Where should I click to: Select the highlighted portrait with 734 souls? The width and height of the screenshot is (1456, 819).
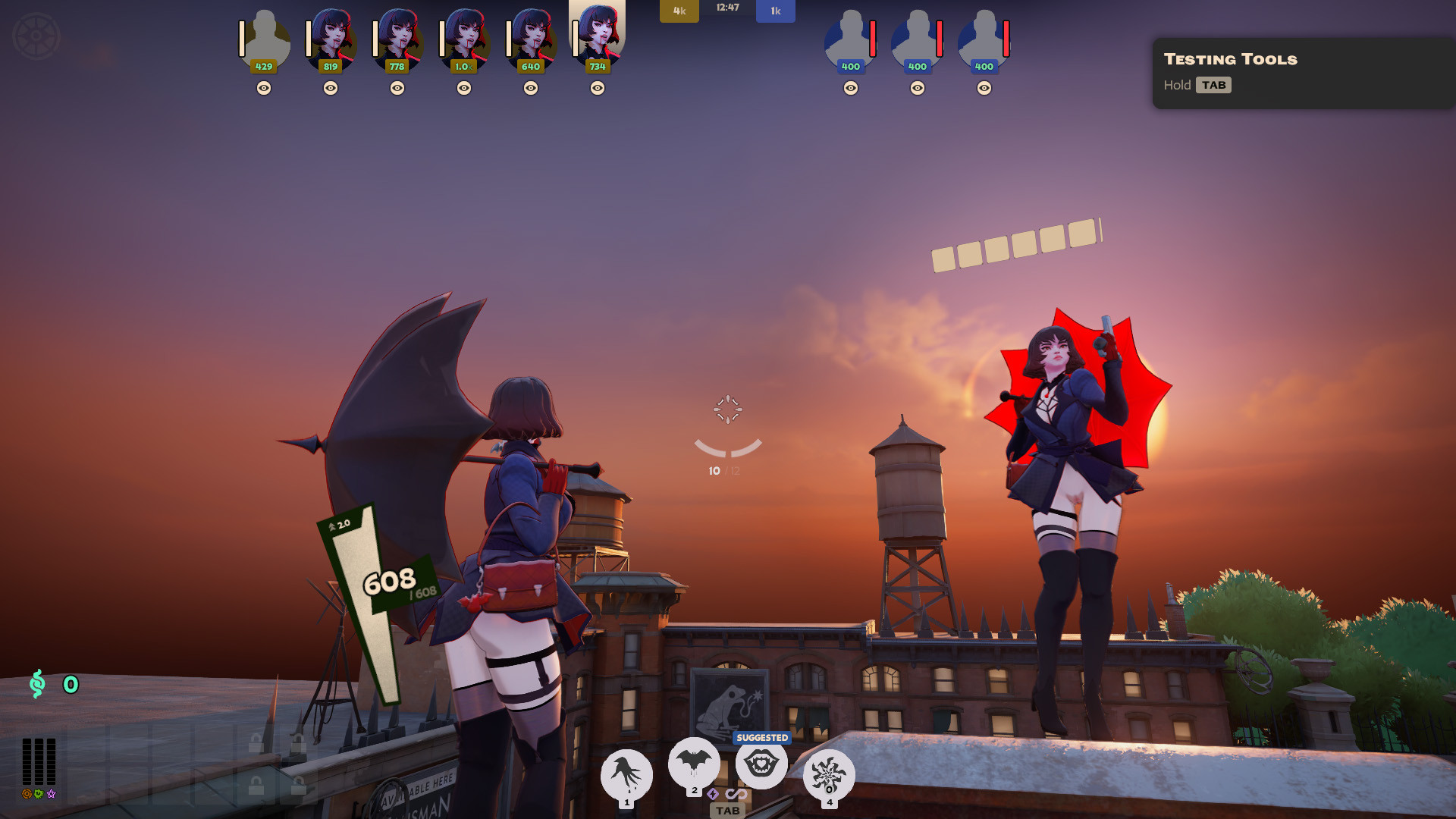click(x=598, y=36)
